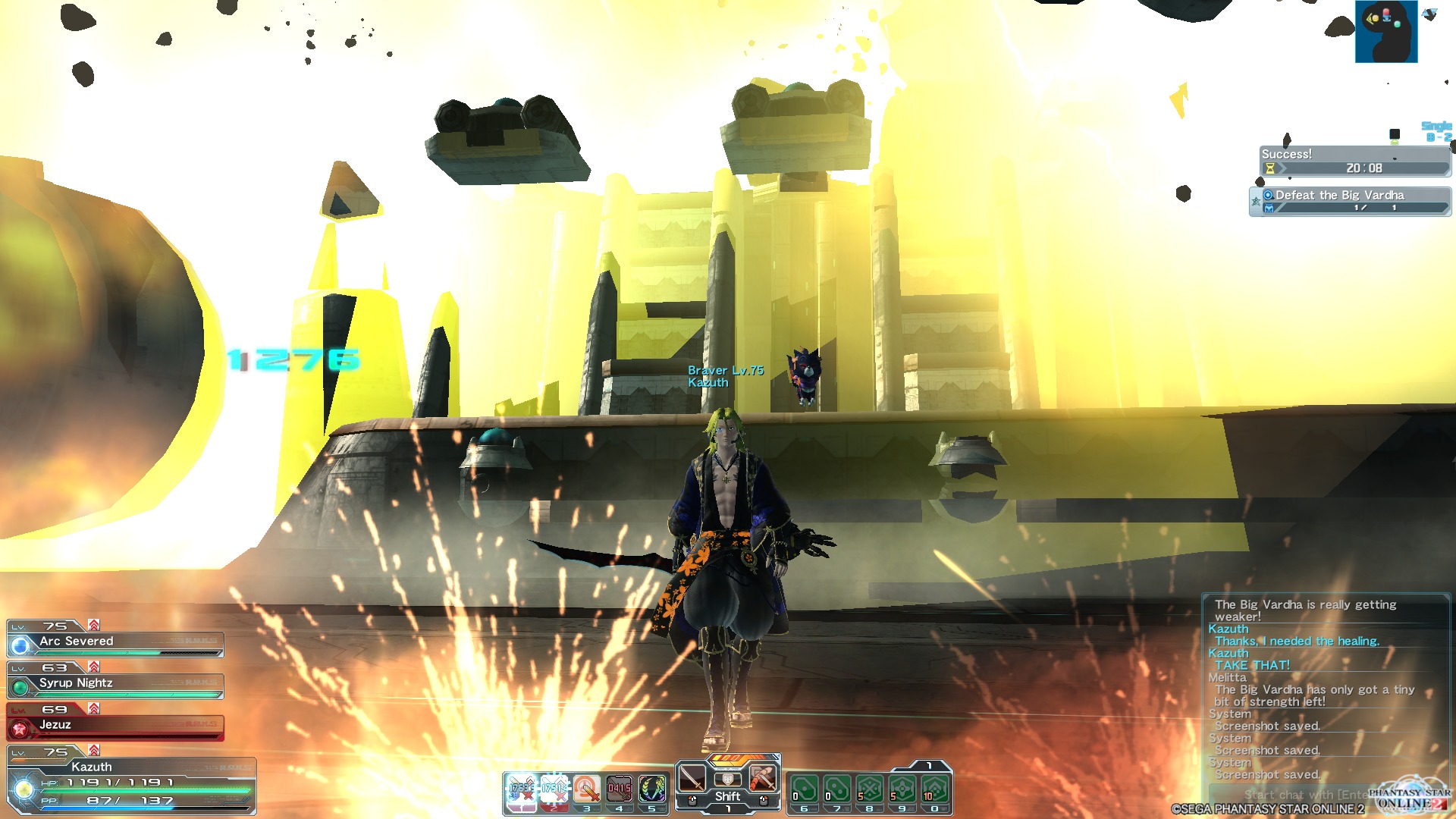Select party member Arc Severed
The image size is (1456, 819).
point(115,642)
